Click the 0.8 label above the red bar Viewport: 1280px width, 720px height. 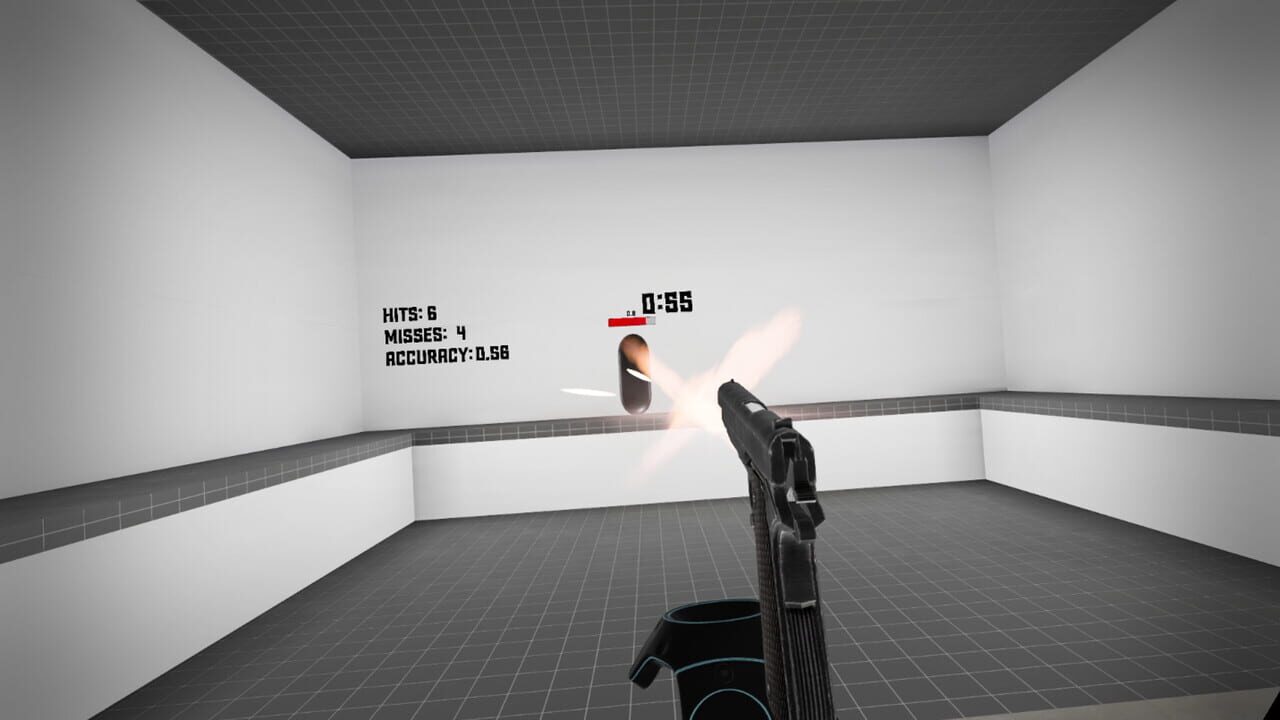630,312
